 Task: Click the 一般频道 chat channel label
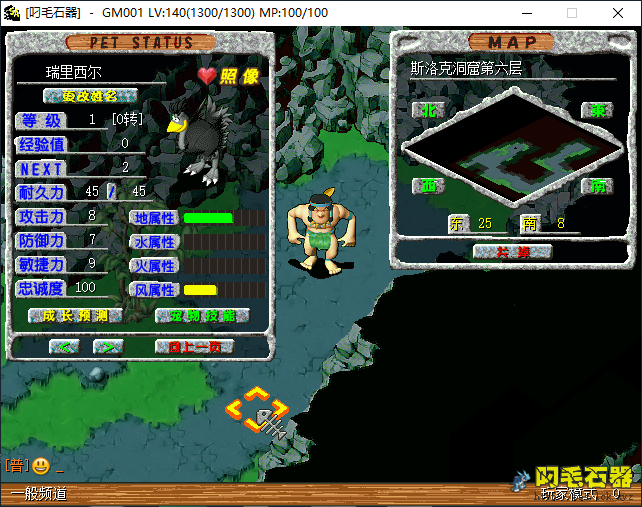40,493
